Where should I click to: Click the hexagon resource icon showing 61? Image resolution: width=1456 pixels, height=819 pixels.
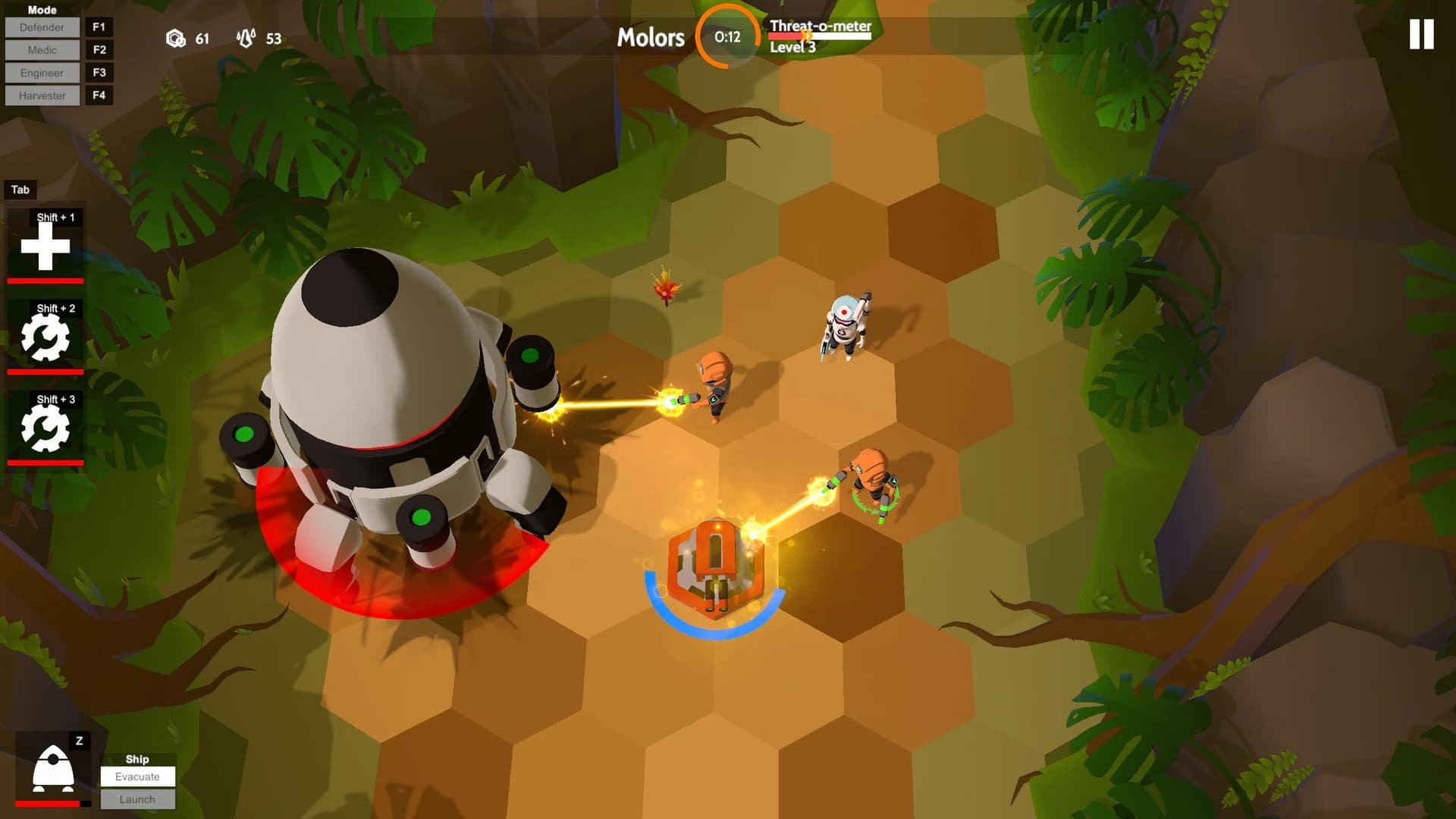coord(175,39)
